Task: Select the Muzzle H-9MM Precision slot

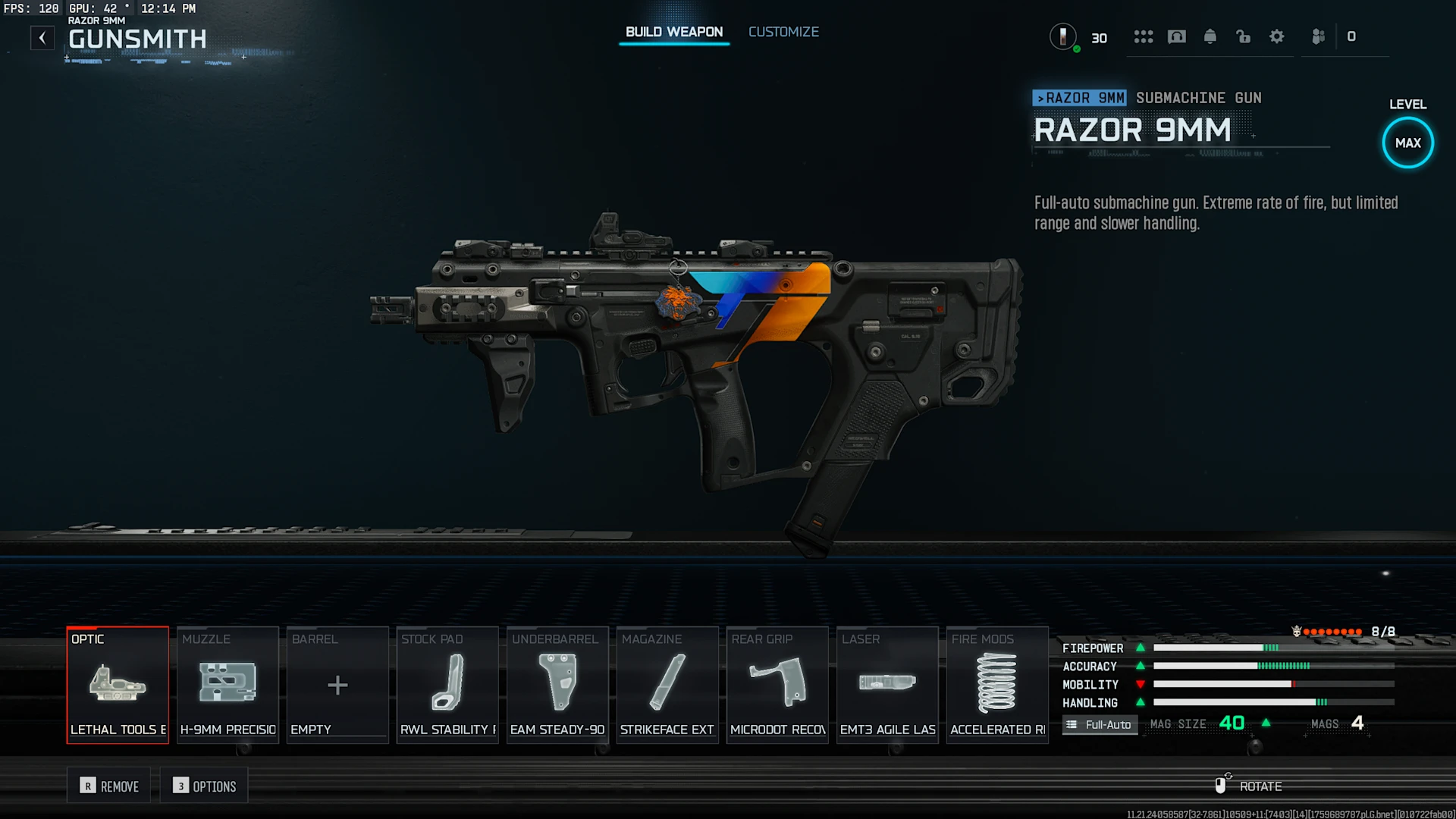Action: pyautogui.click(x=227, y=685)
